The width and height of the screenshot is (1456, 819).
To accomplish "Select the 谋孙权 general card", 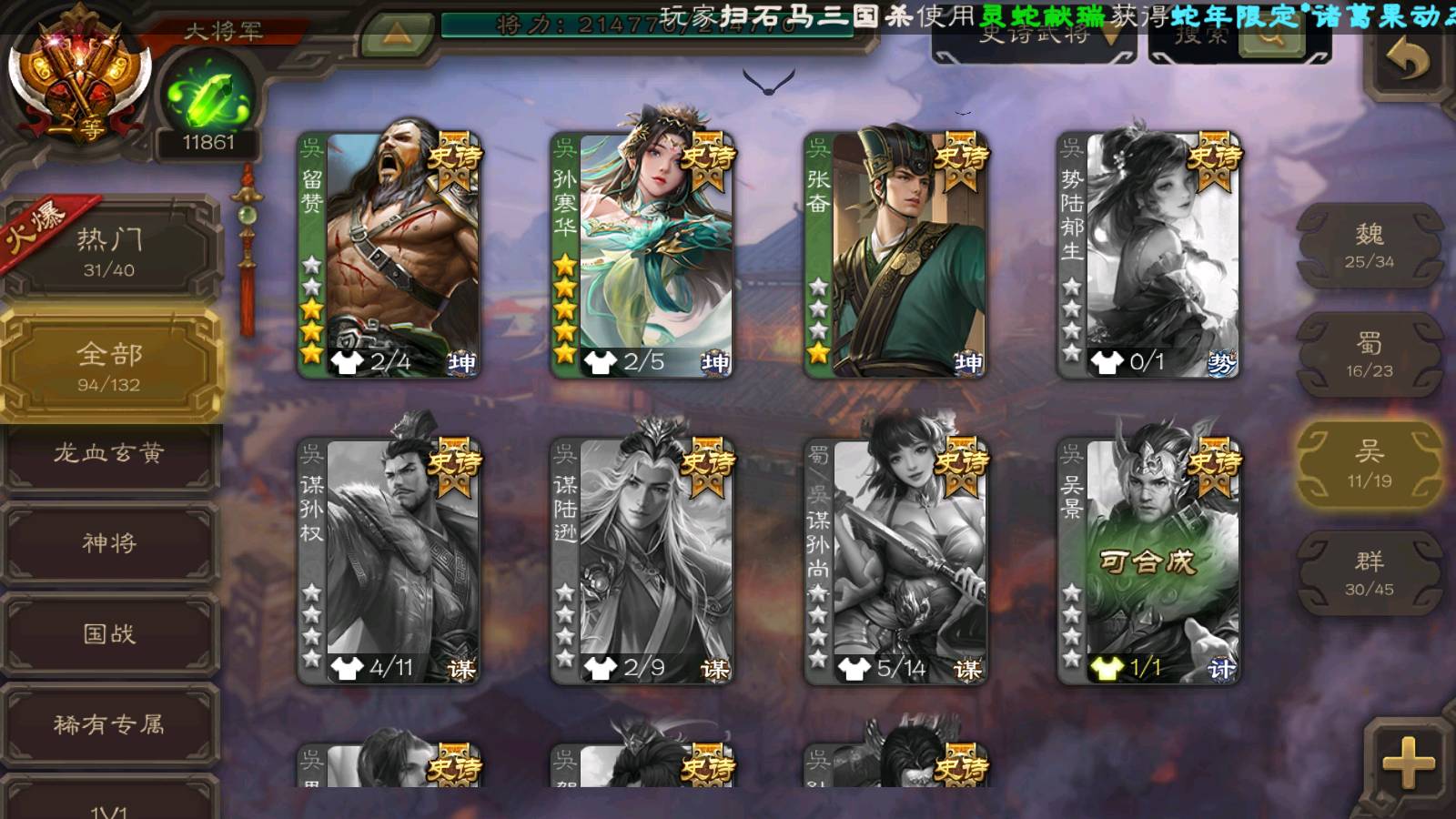I will pyautogui.click(x=389, y=561).
